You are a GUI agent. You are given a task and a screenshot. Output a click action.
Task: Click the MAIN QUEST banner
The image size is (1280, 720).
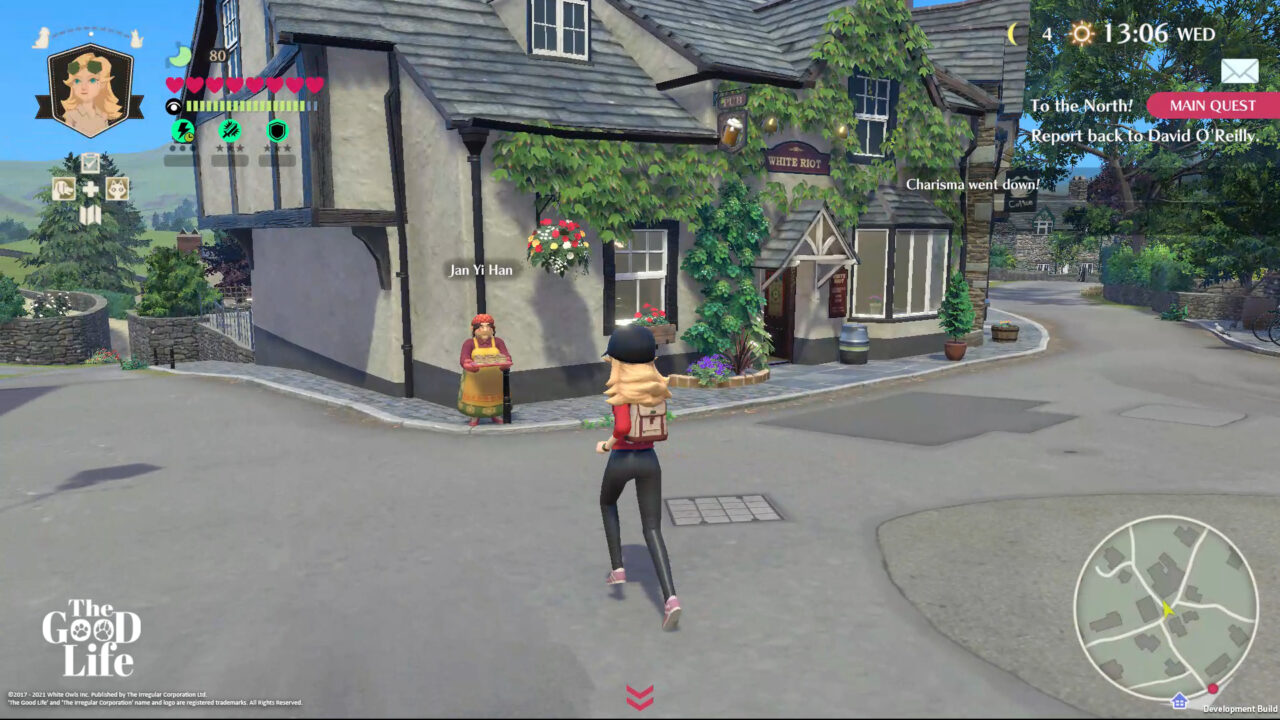(x=1212, y=105)
